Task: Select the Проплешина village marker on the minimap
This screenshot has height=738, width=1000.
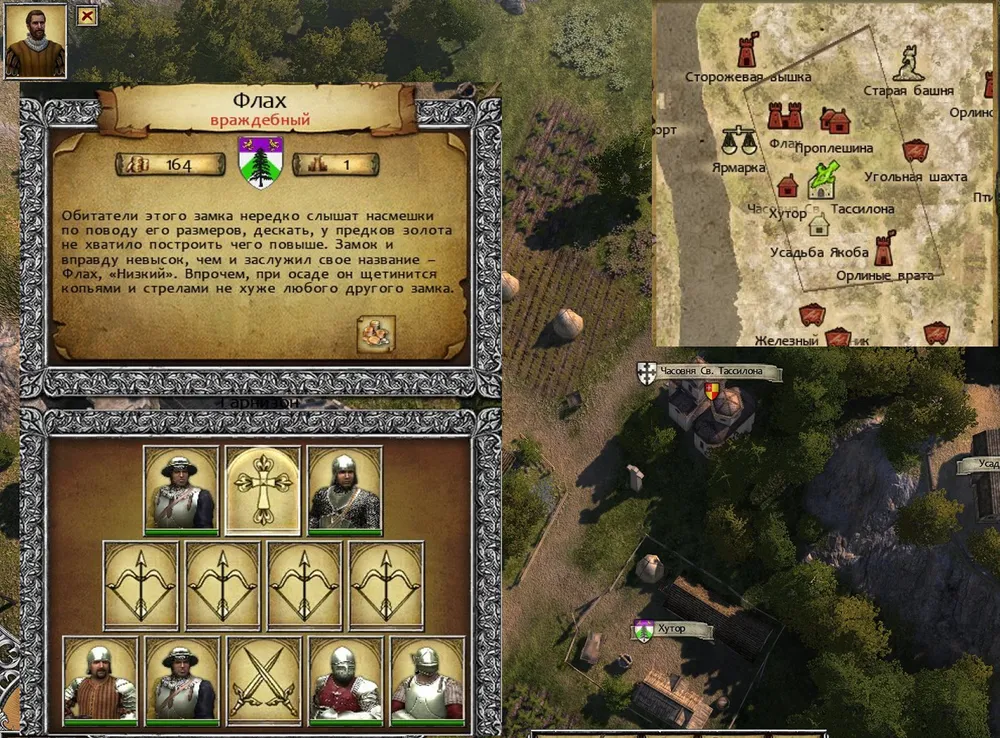Action: point(835,121)
